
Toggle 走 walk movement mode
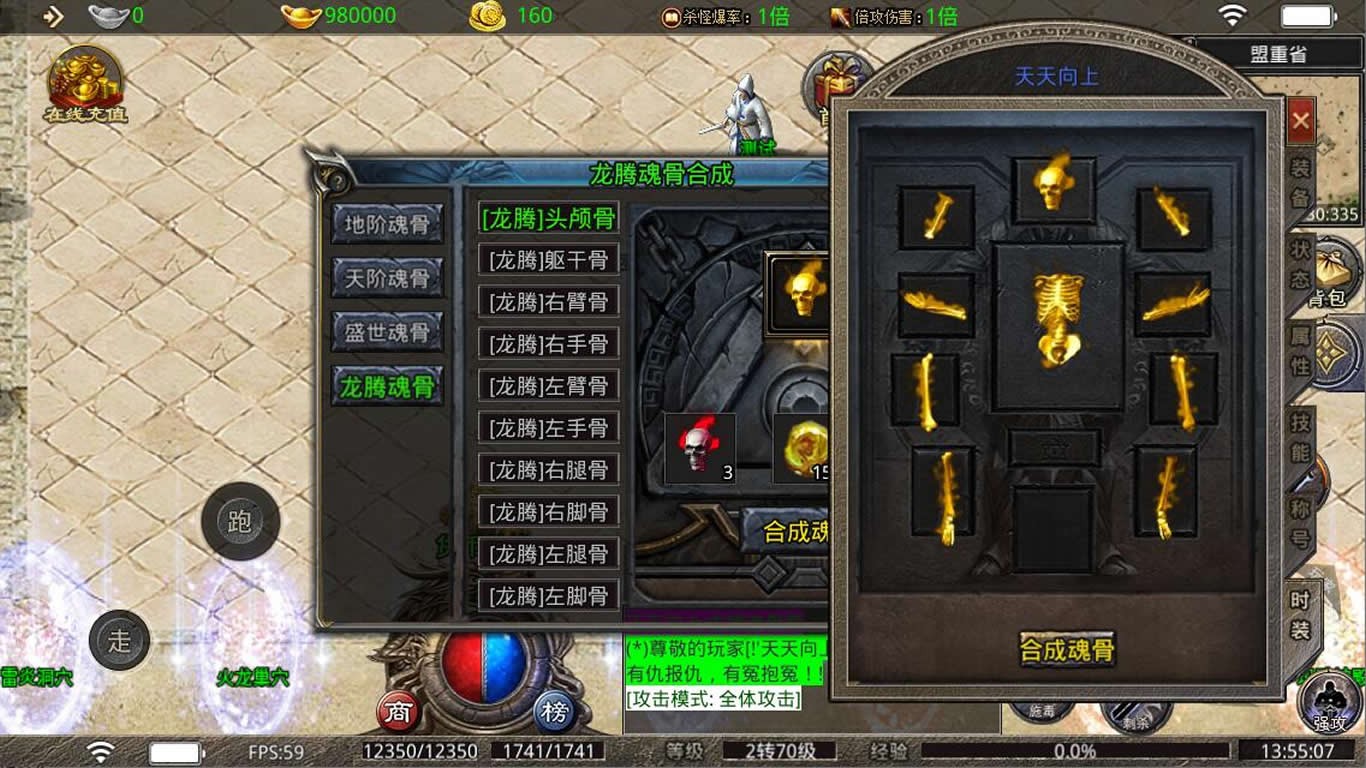(120, 640)
